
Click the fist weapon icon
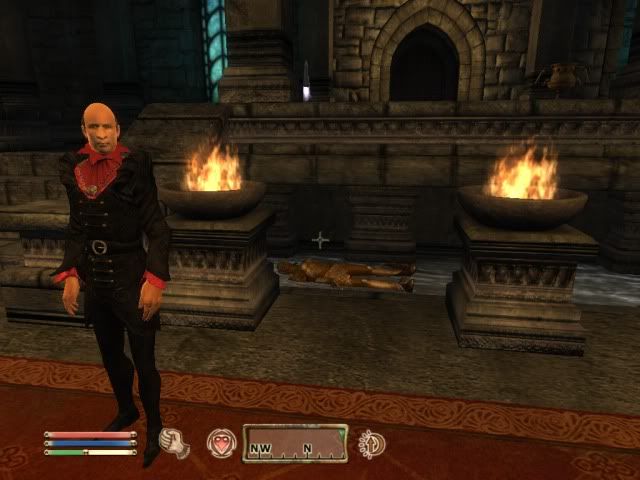(x=176, y=443)
